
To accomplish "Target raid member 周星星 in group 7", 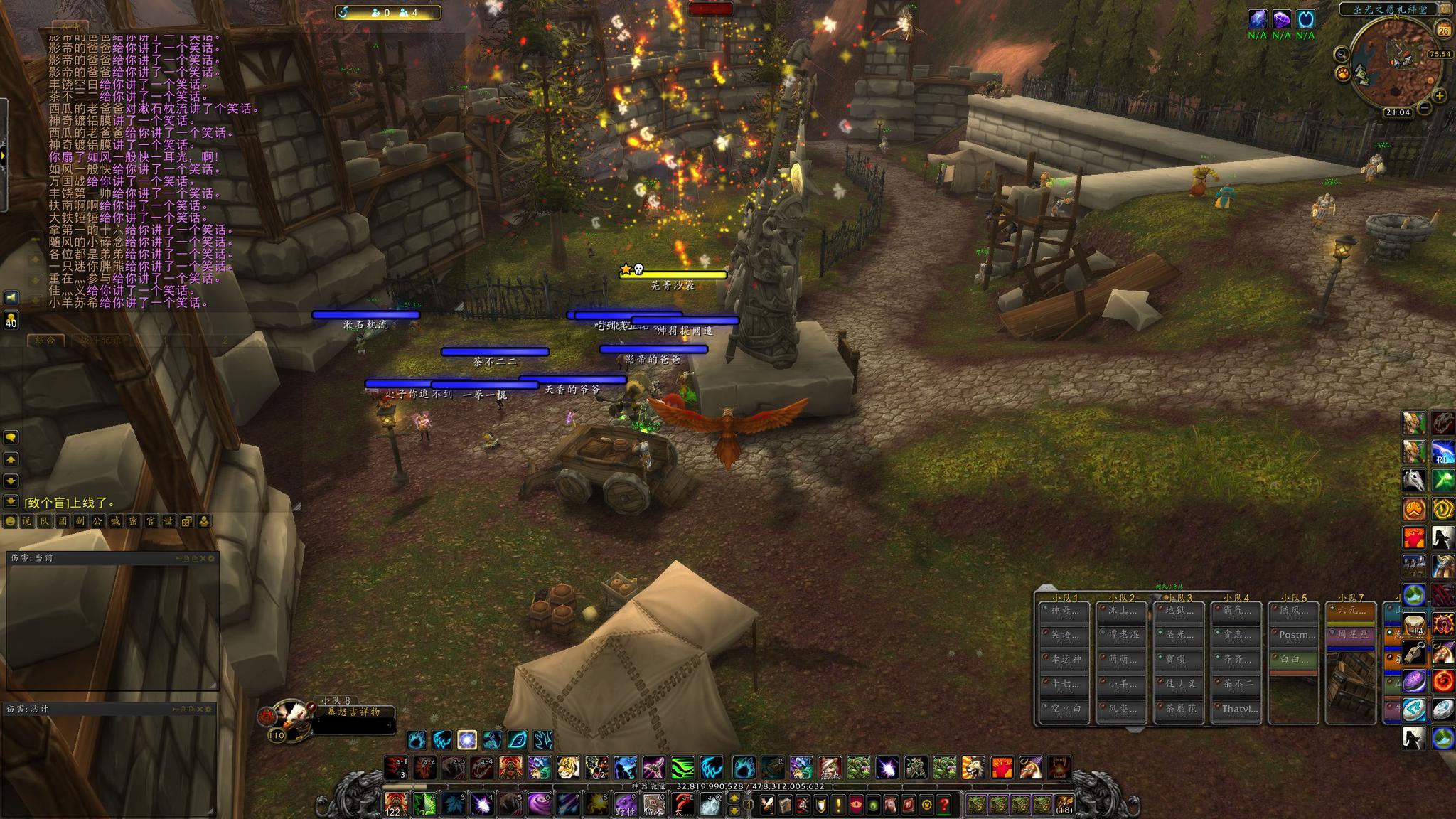I will pos(1351,634).
